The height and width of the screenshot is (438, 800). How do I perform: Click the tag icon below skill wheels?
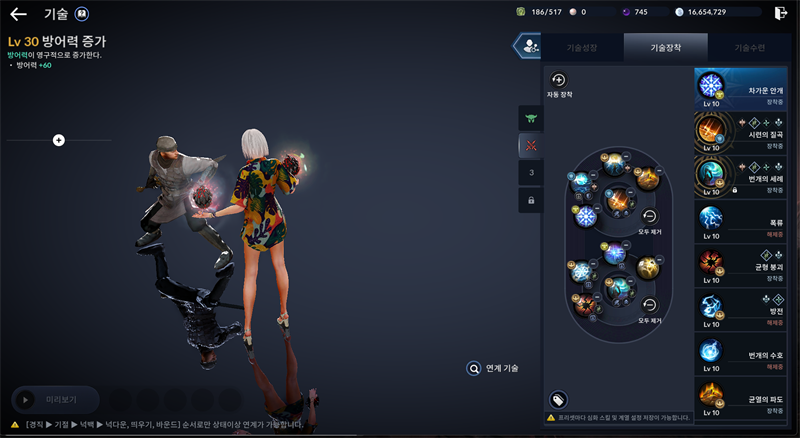(x=559, y=399)
